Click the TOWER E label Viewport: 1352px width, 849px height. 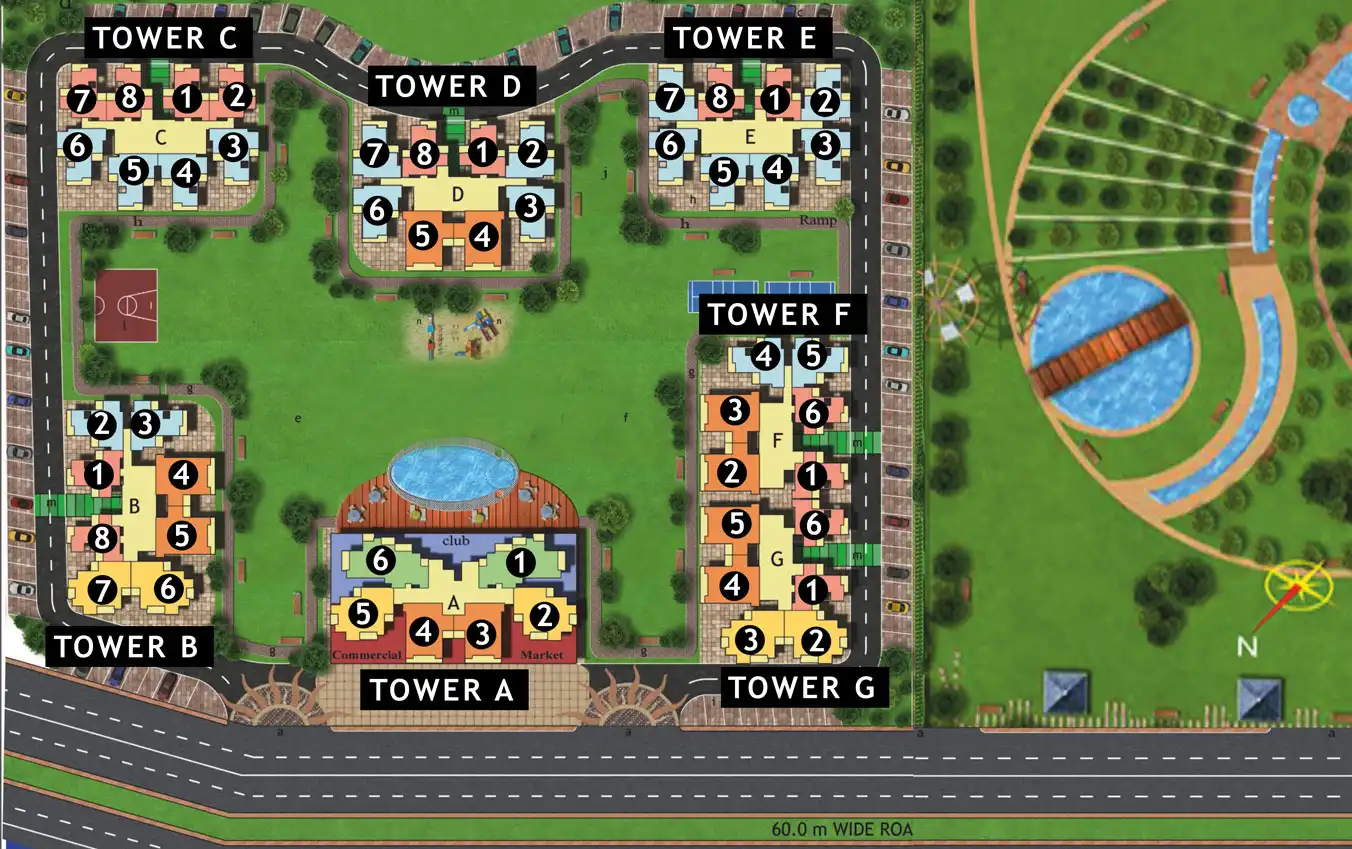pyautogui.click(x=746, y=39)
